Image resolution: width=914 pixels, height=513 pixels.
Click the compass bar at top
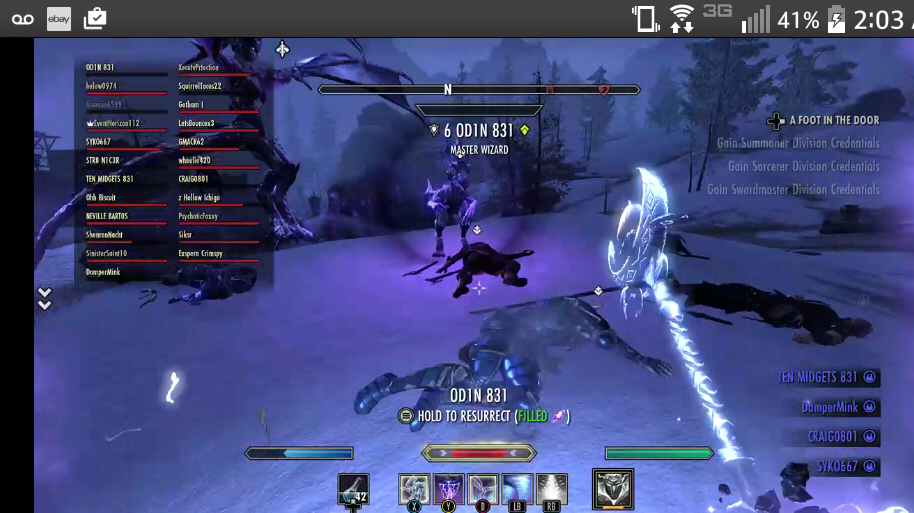pos(478,89)
